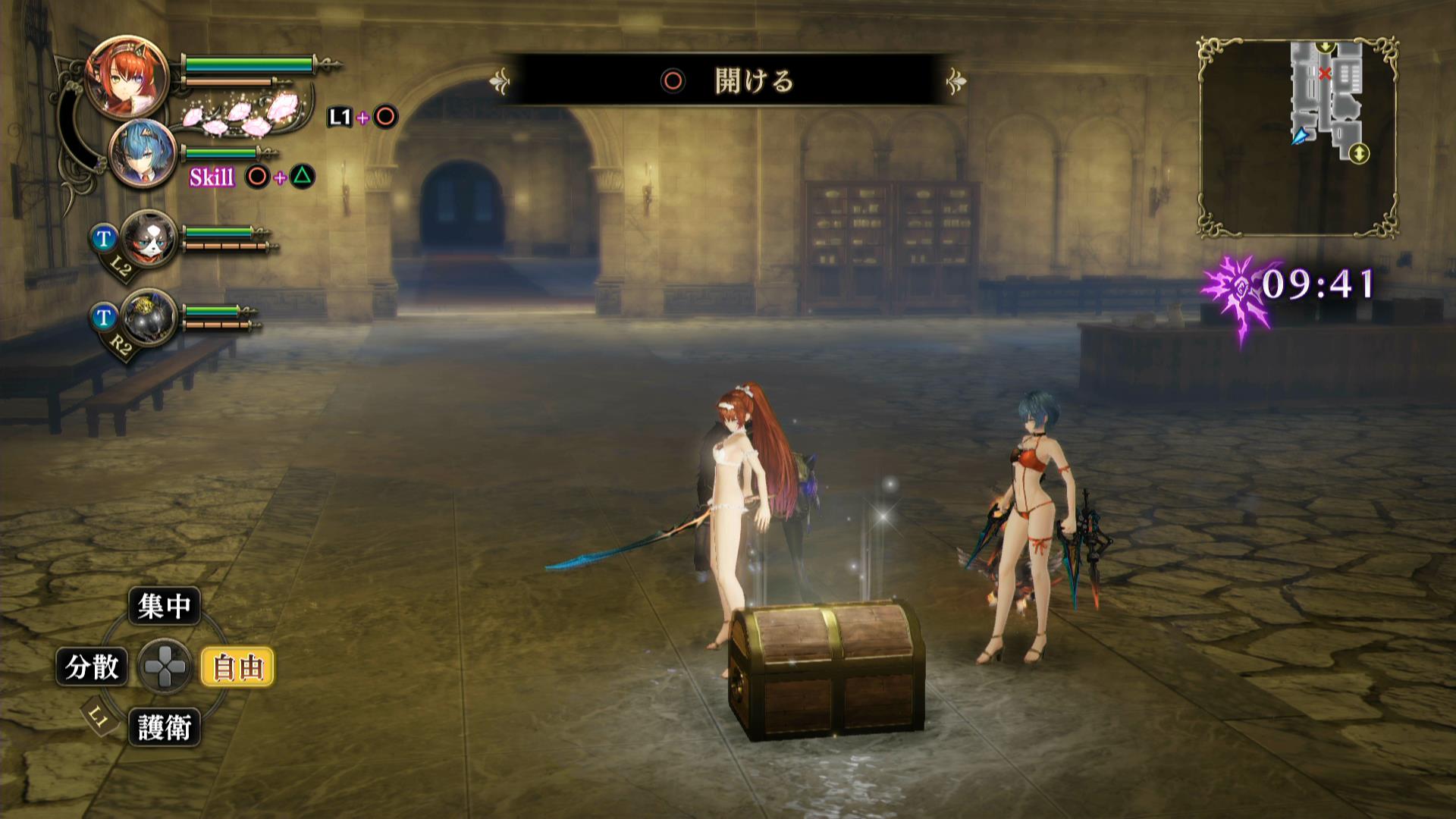Activate the highlighted 自由 command
The height and width of the screenshot is (819, 1456).
(x=237, y=667)
